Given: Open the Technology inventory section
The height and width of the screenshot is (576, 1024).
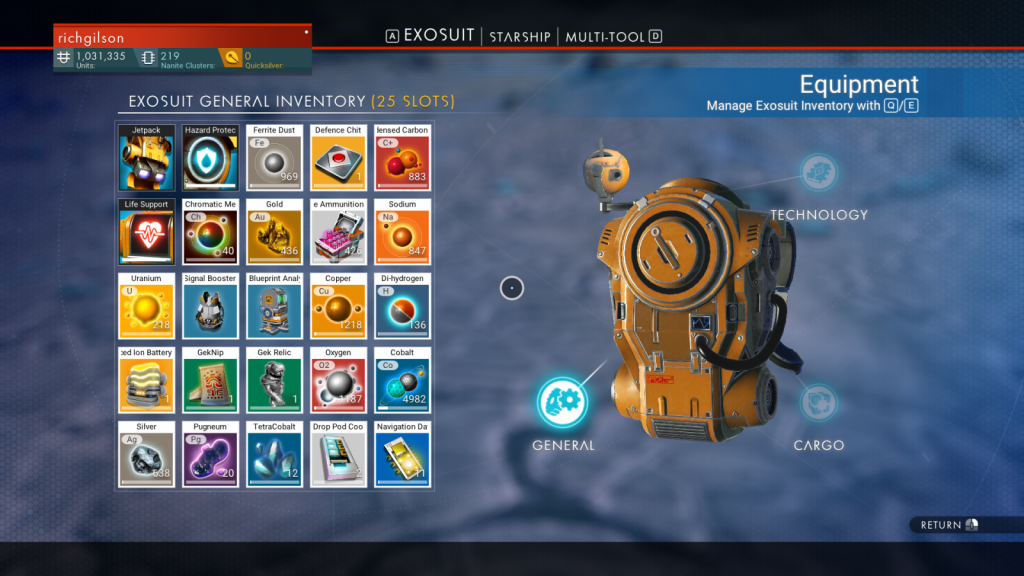Looking at the screenshot, I should pyautogui.click(x=819, y=173).
